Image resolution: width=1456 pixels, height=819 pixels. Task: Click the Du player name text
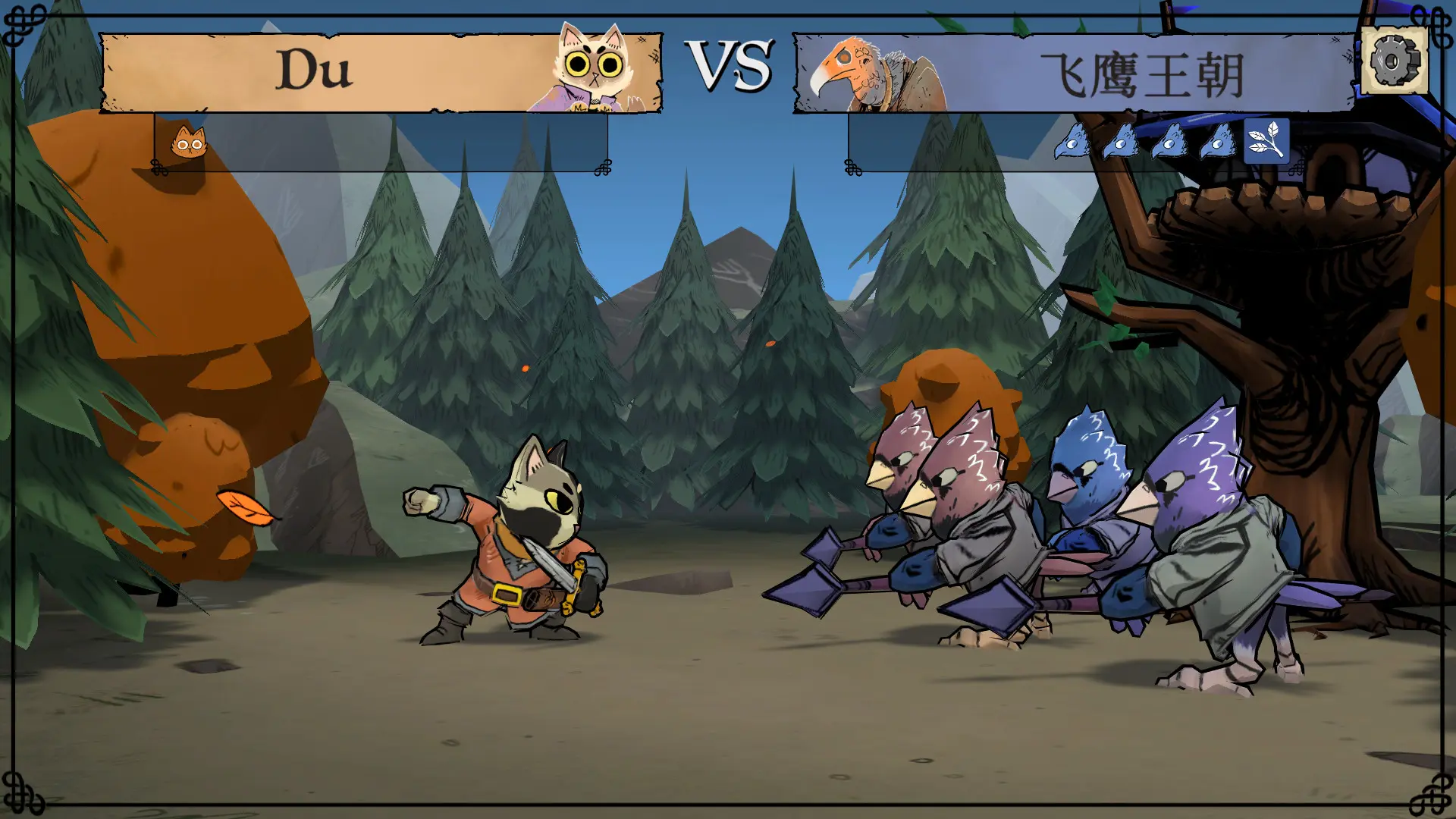[315, 68]
